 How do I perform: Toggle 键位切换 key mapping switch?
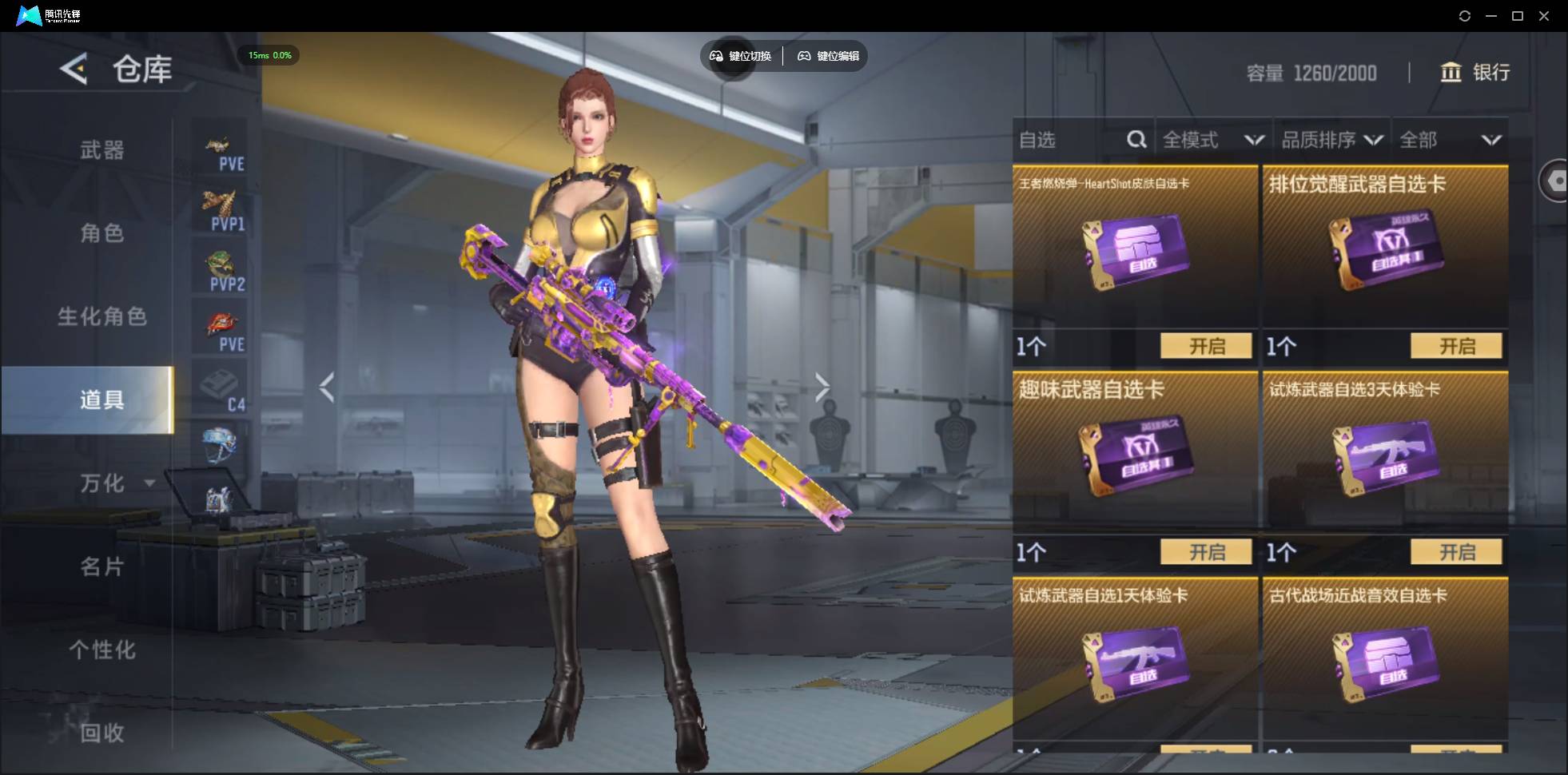pyautogui.click(x=741, y=56)
